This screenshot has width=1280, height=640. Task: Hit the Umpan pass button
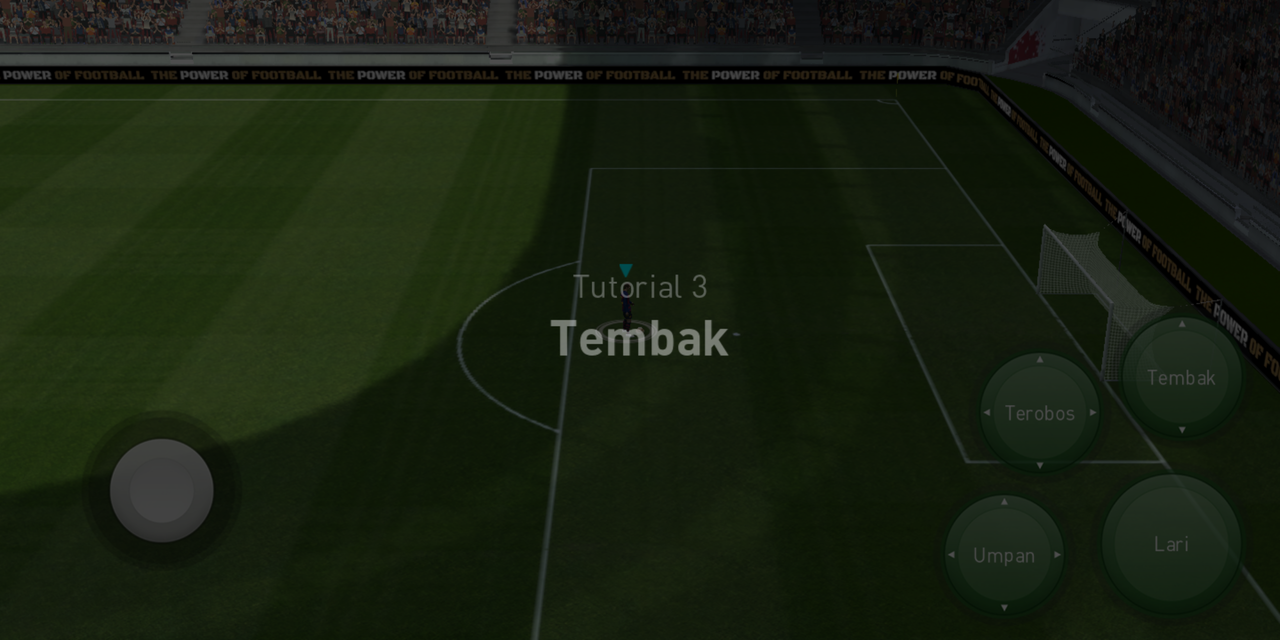(x=1004, y=555)
